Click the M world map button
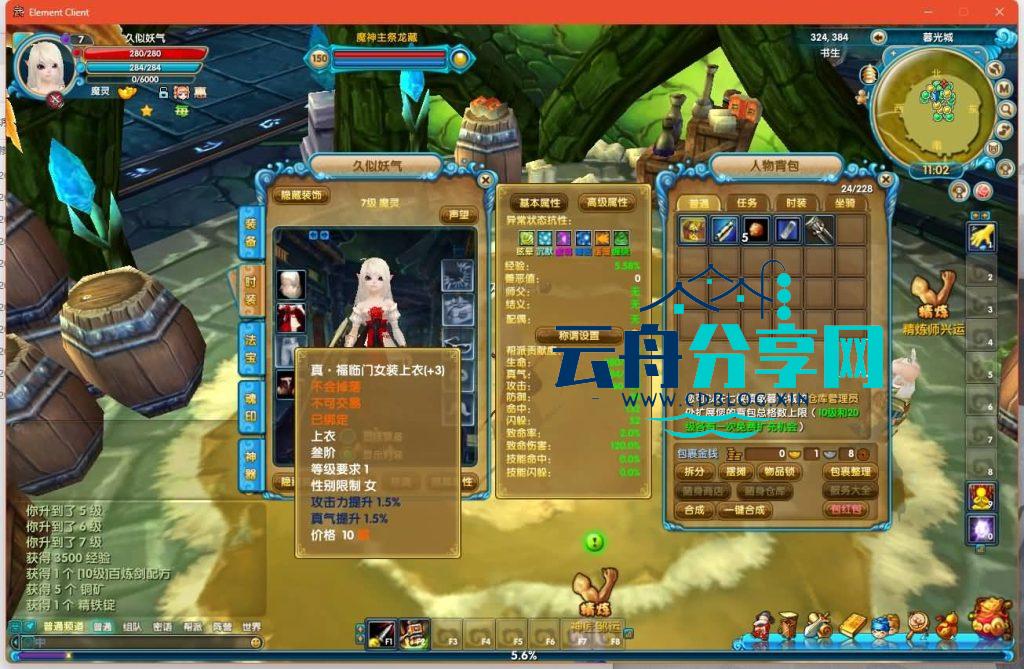This screenshot has height=669, width=1024. click(1005, 88)
